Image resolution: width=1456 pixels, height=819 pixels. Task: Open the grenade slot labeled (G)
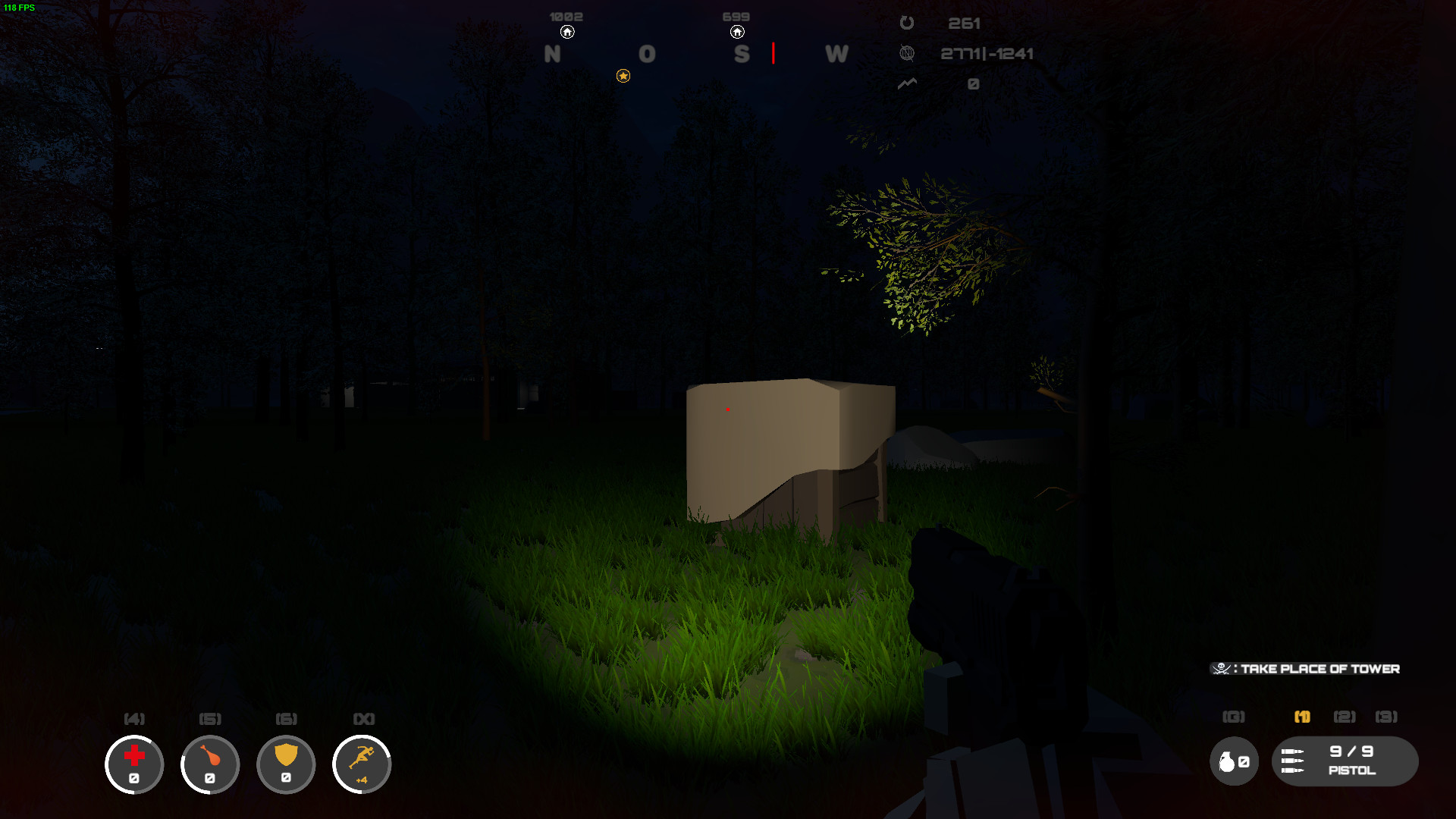pyautogui.click(x=1235, y=716)
